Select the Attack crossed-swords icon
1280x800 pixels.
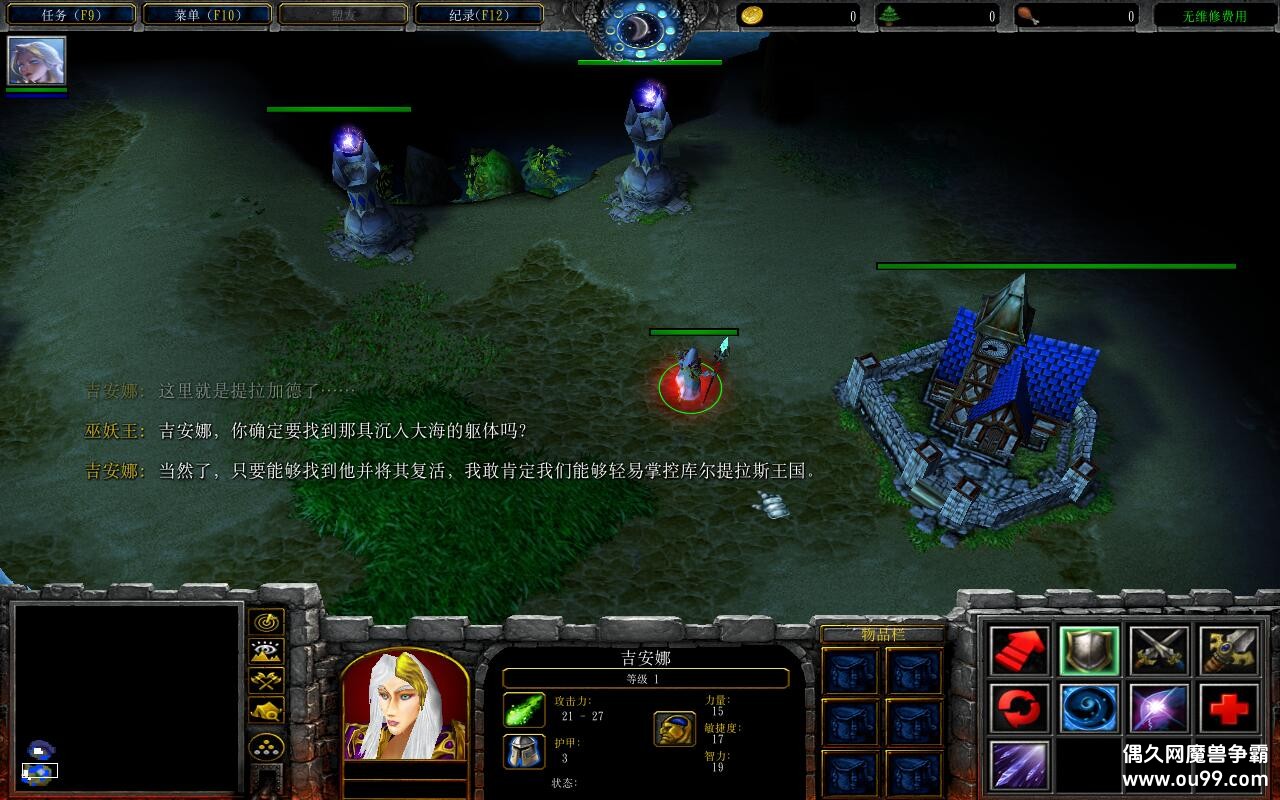tap(1160, 650)
